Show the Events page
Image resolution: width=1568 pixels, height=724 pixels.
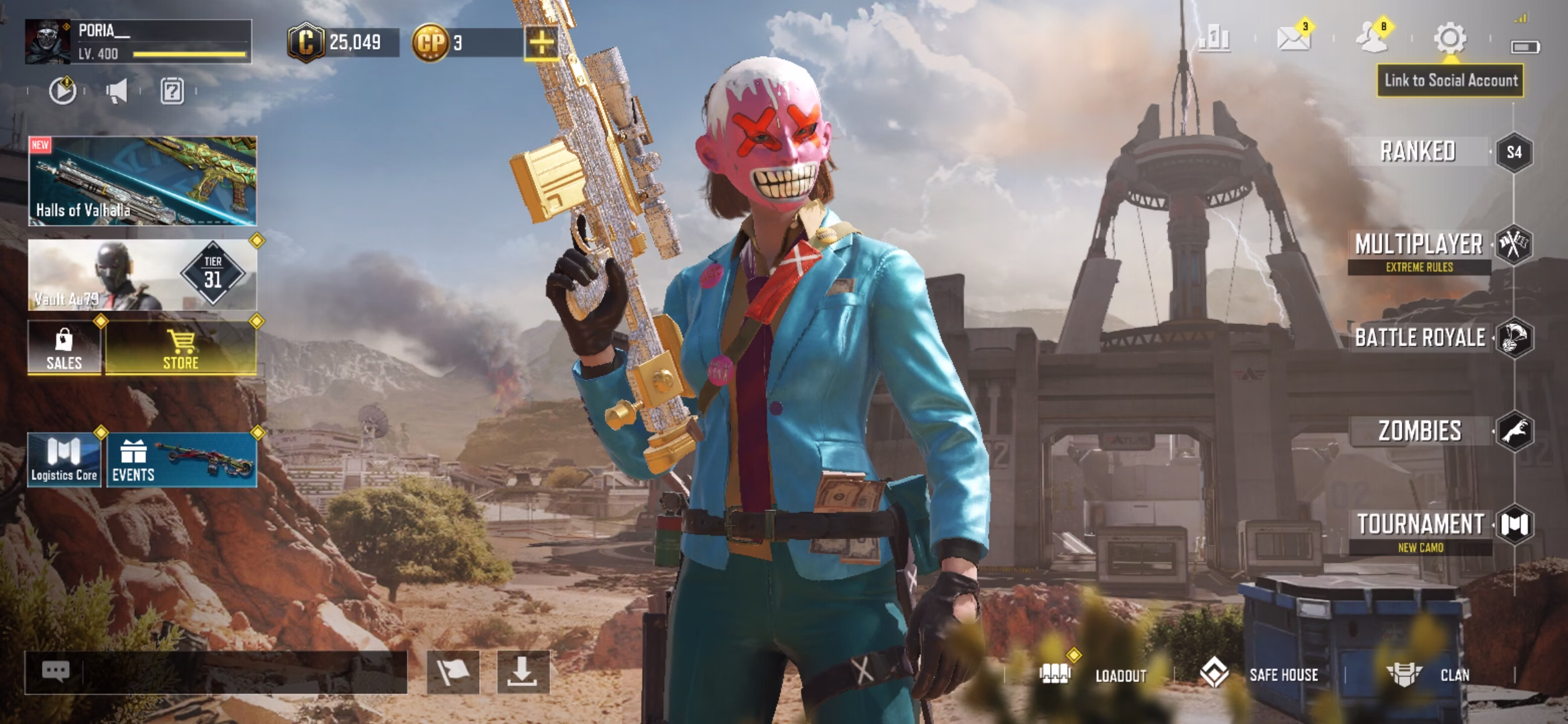181,460
